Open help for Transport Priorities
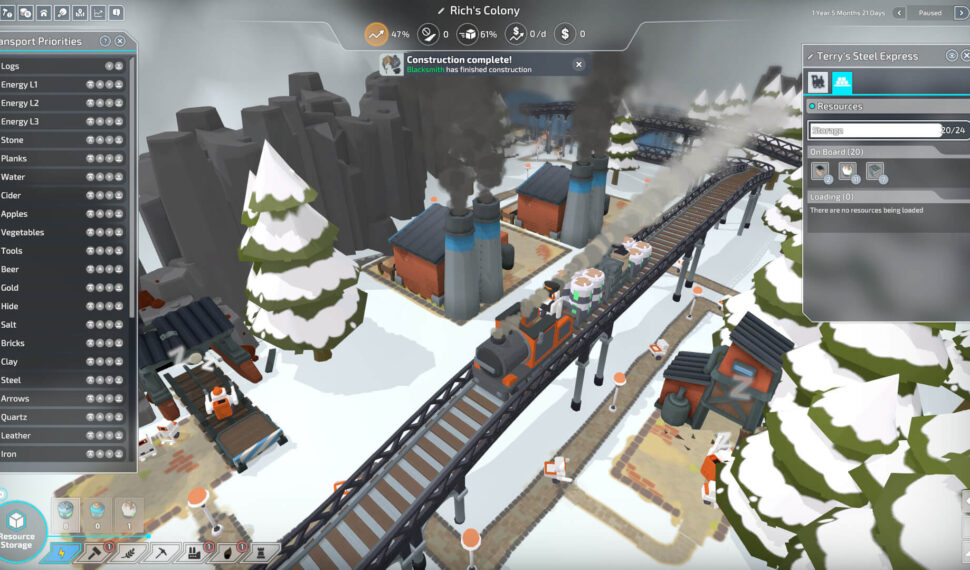970x570 pixels. [105, 42]
